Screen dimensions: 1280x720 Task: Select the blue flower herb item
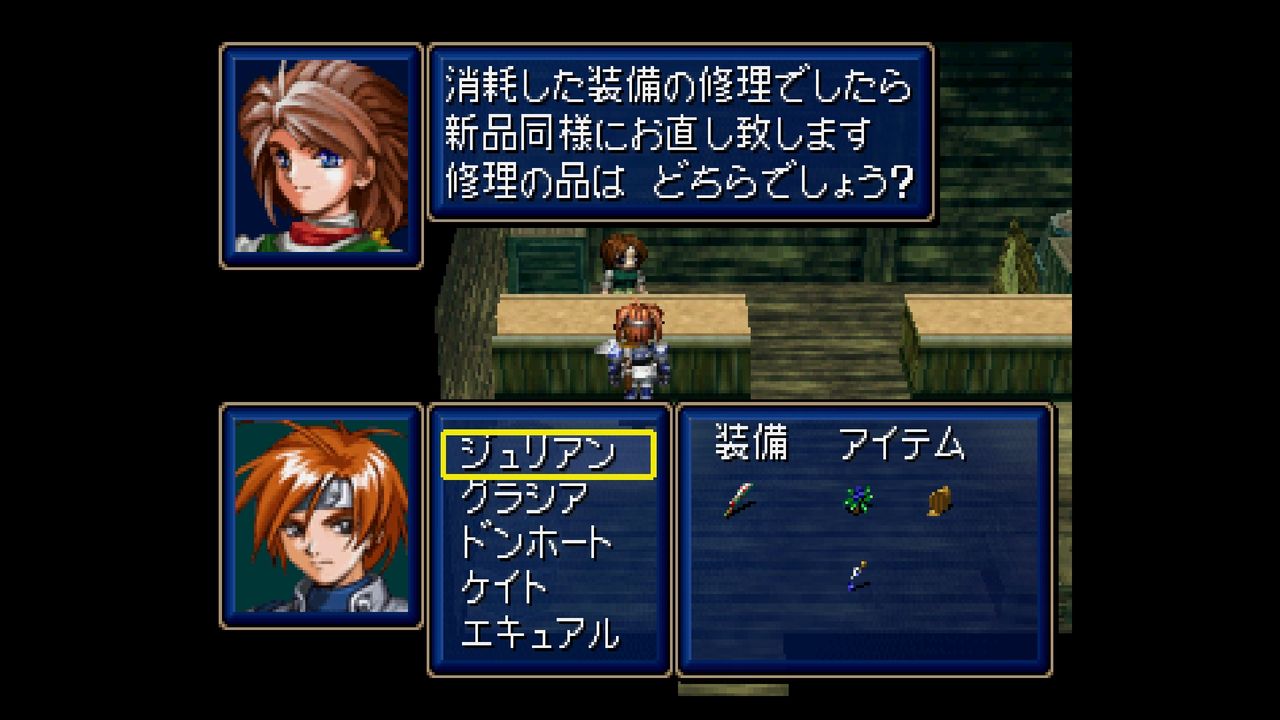(857, 498)
